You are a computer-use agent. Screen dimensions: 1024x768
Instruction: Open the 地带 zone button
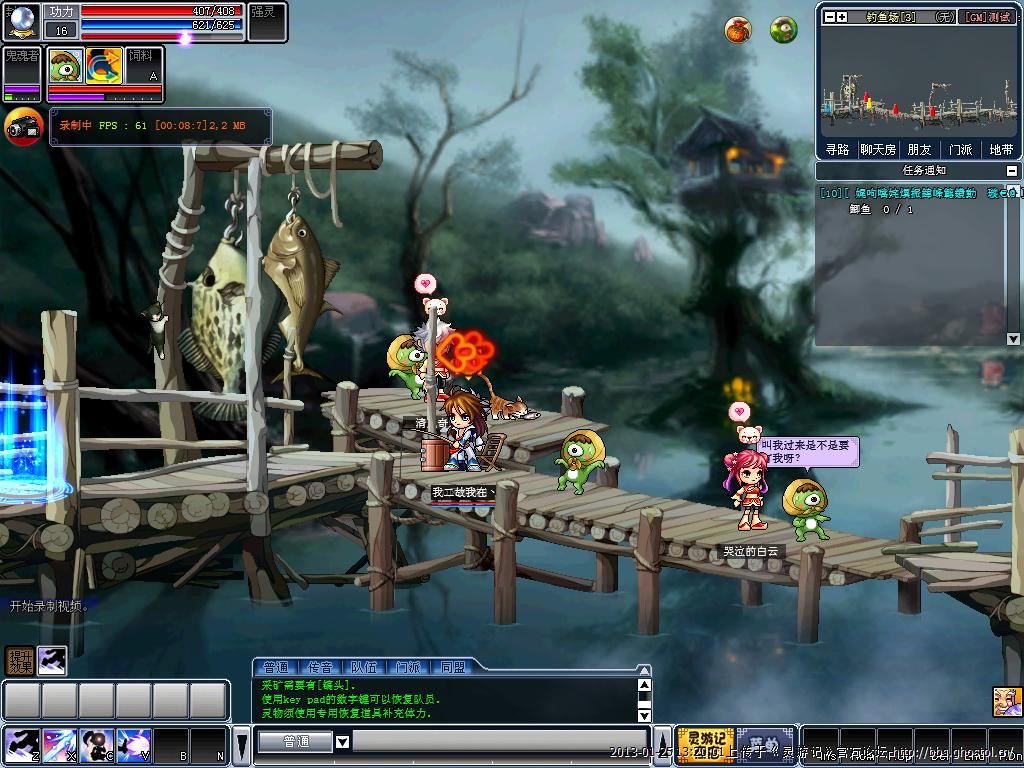pyautogui.click(x=1001, y=150)
